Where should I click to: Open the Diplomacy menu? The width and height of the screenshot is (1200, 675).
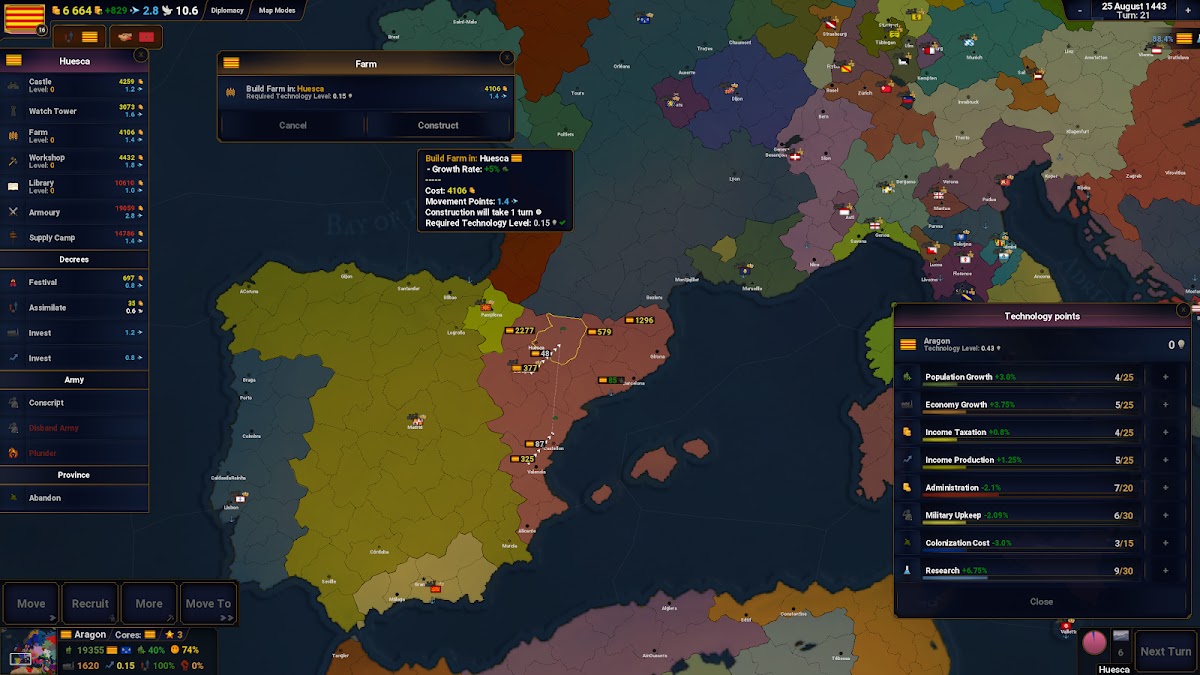[227, 10]
